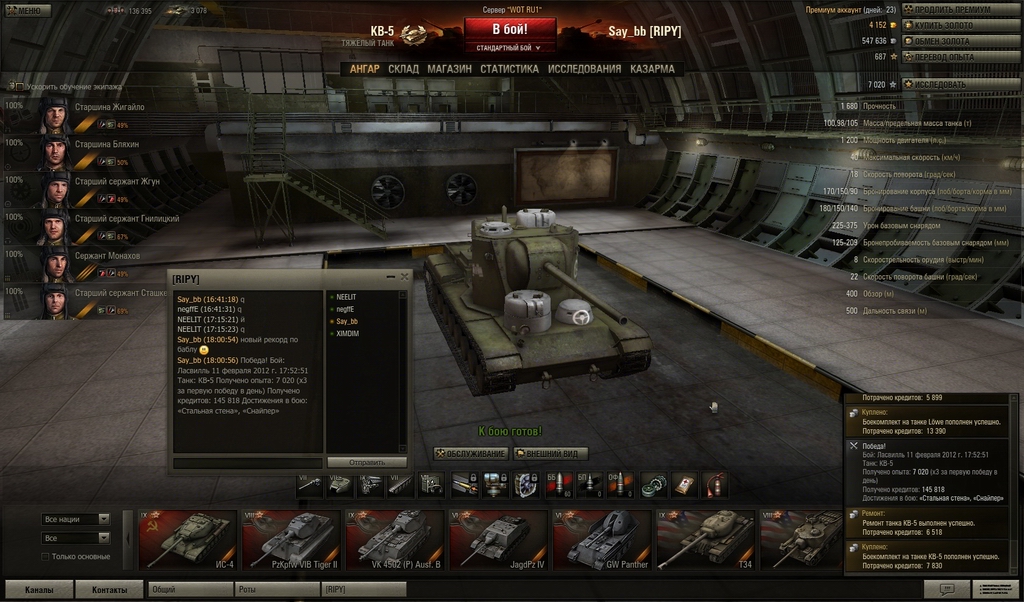
Task: Open the КАЗАРМА tab
Action: [x=652, y=69]
